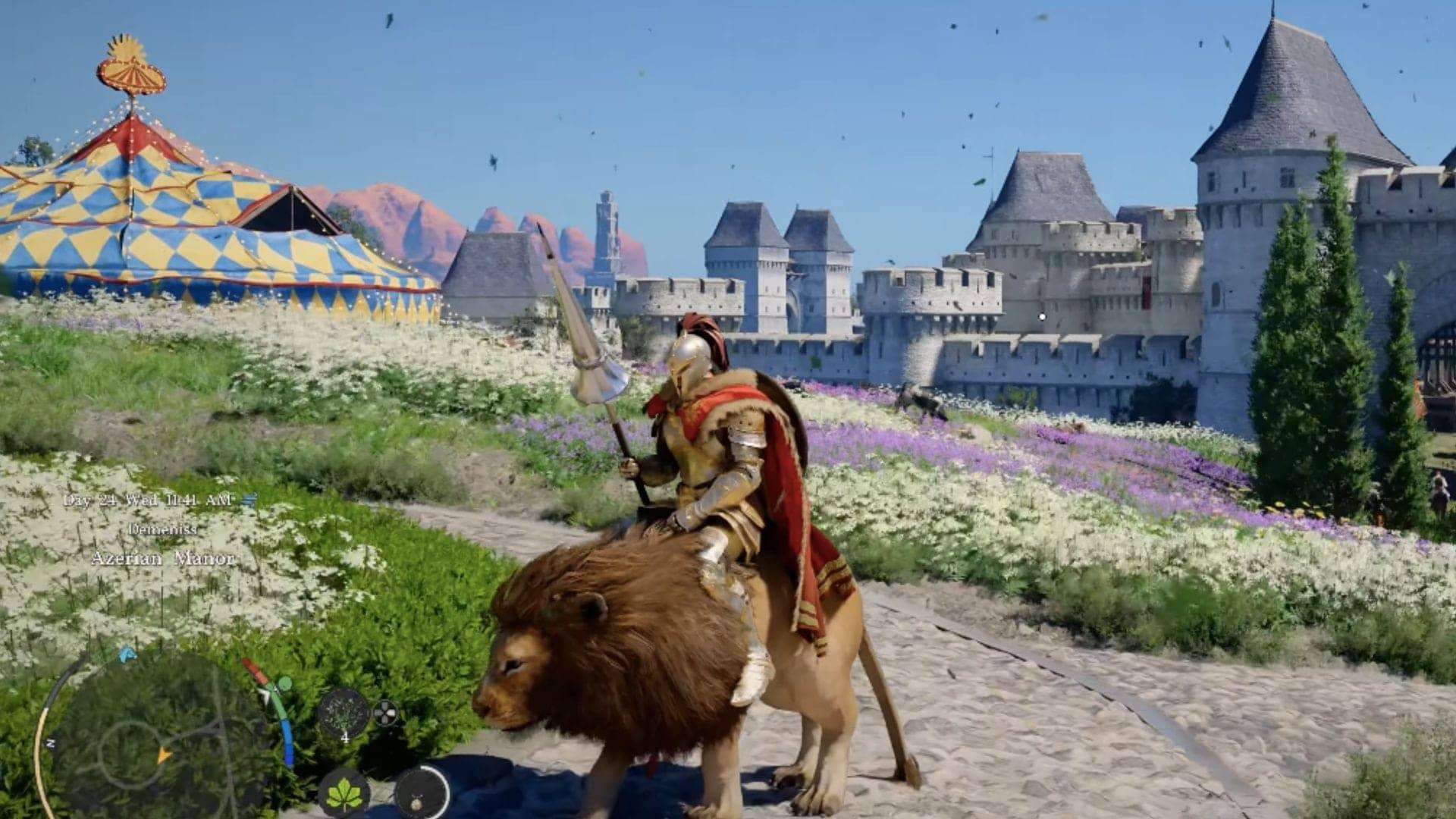This screenshot has width=1456, height=819.
Task: Select the blue ally marker on the minimap
Action: click(126, 655)
